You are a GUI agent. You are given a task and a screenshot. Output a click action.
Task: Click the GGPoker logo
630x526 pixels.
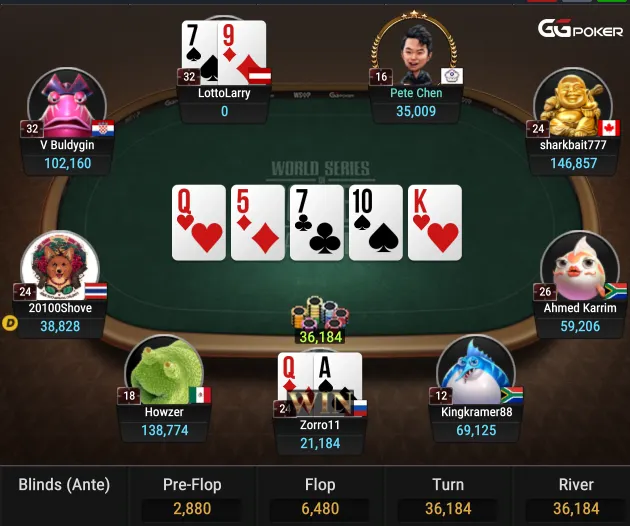tap(580, 30)
